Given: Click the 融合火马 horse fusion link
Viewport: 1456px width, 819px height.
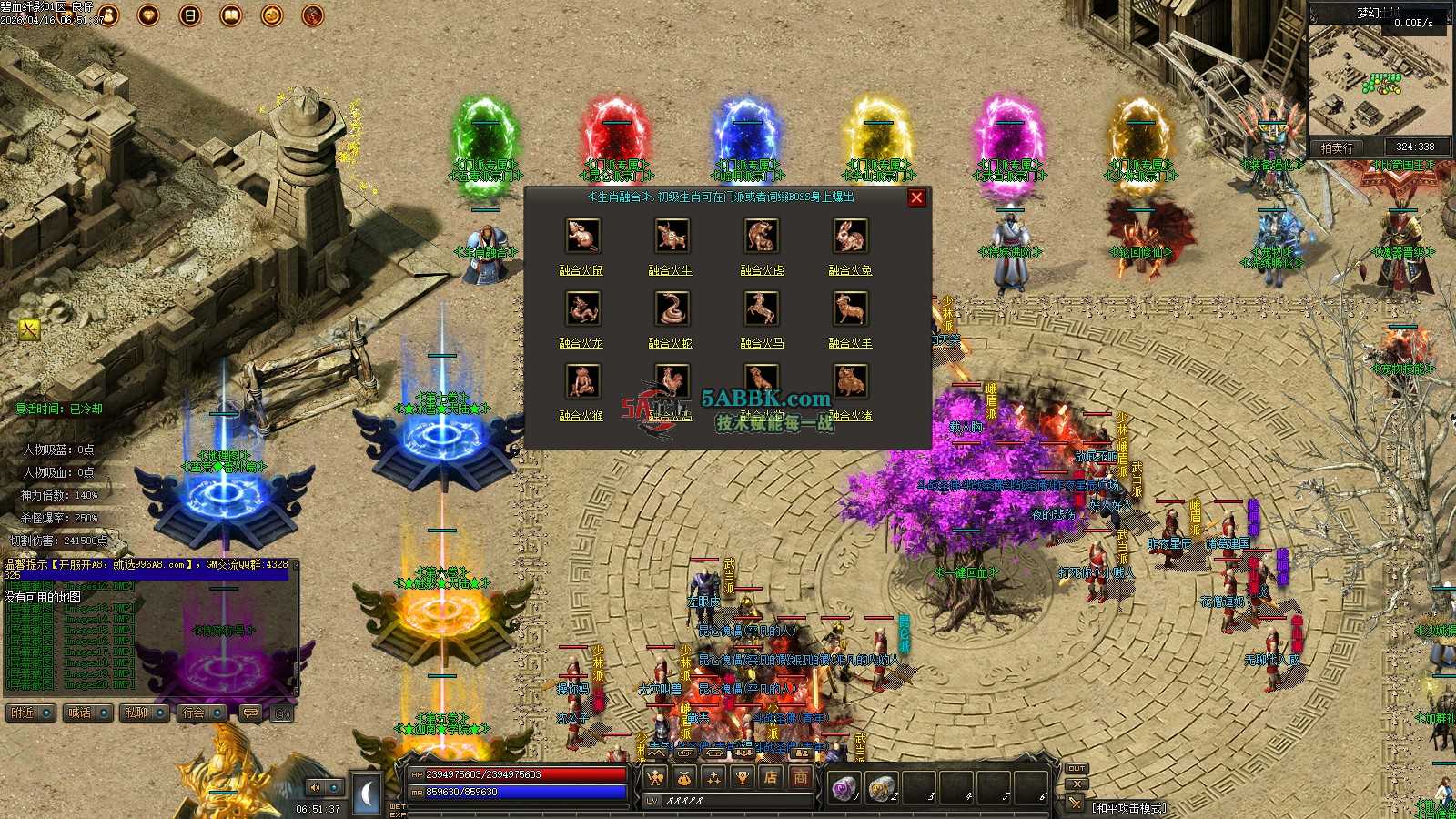Looking at the screenshot, I should pyautogui.click(x=762, y=343).
